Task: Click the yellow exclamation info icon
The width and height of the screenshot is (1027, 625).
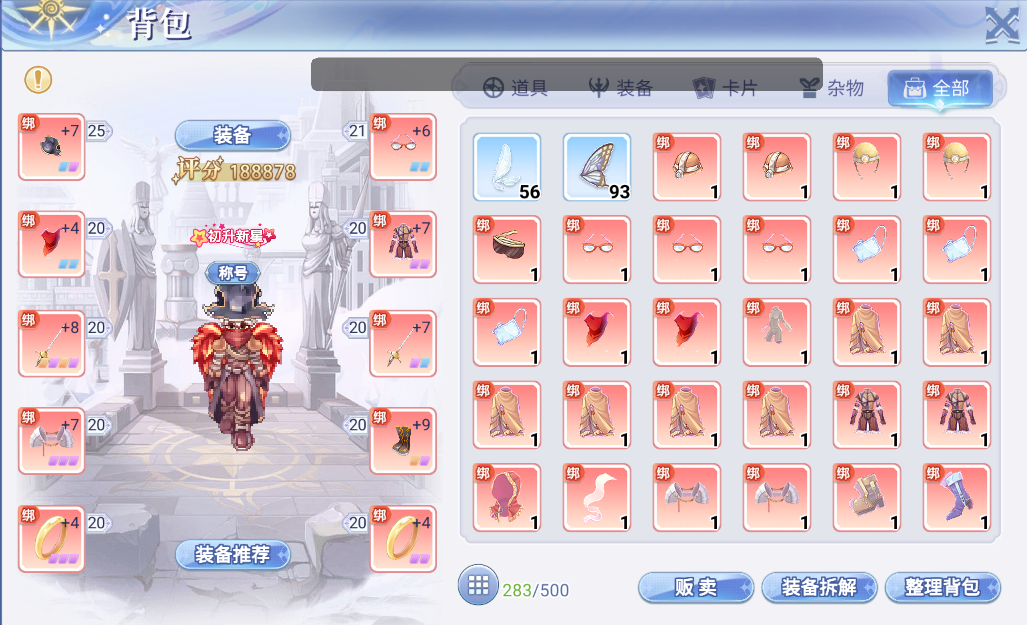Action: pyautogui.click(x=38, y=79)
